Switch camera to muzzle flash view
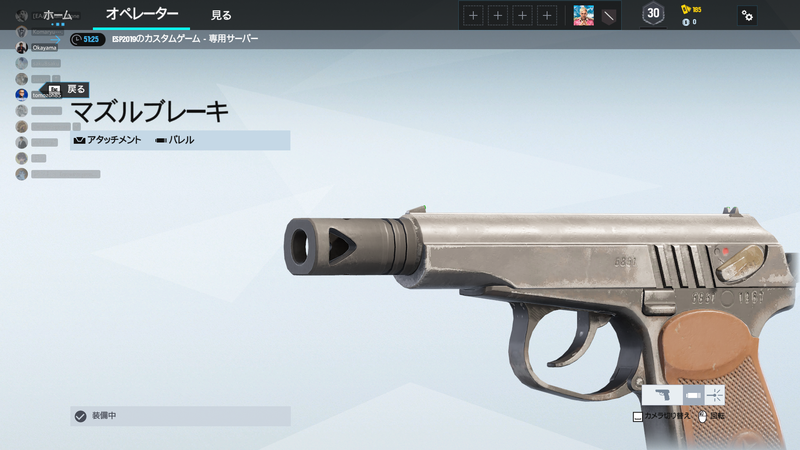 tap(716, 395)
